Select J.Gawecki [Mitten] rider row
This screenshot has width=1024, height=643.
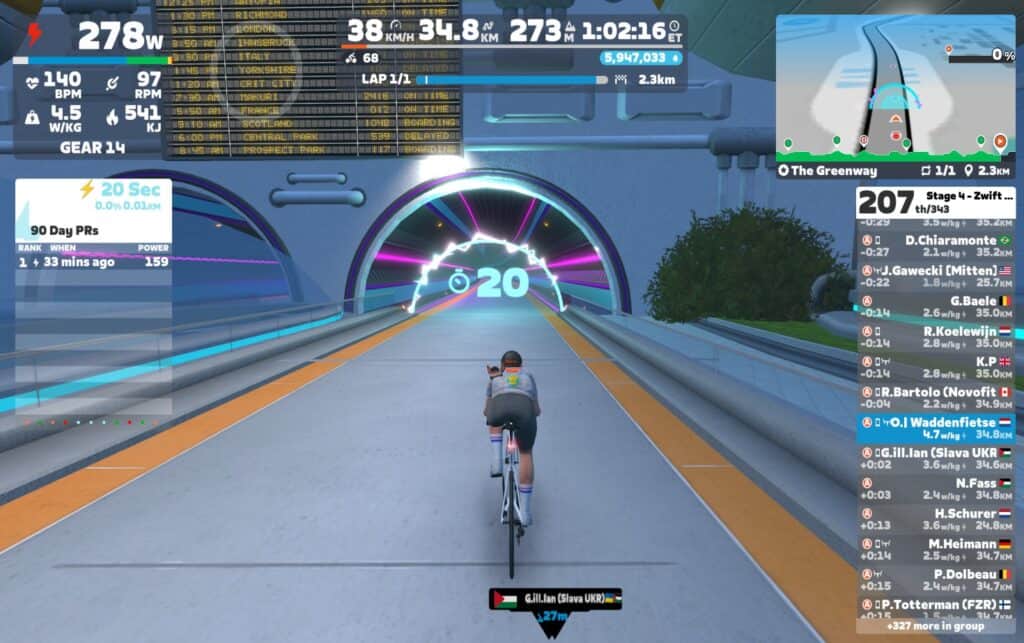935,276
